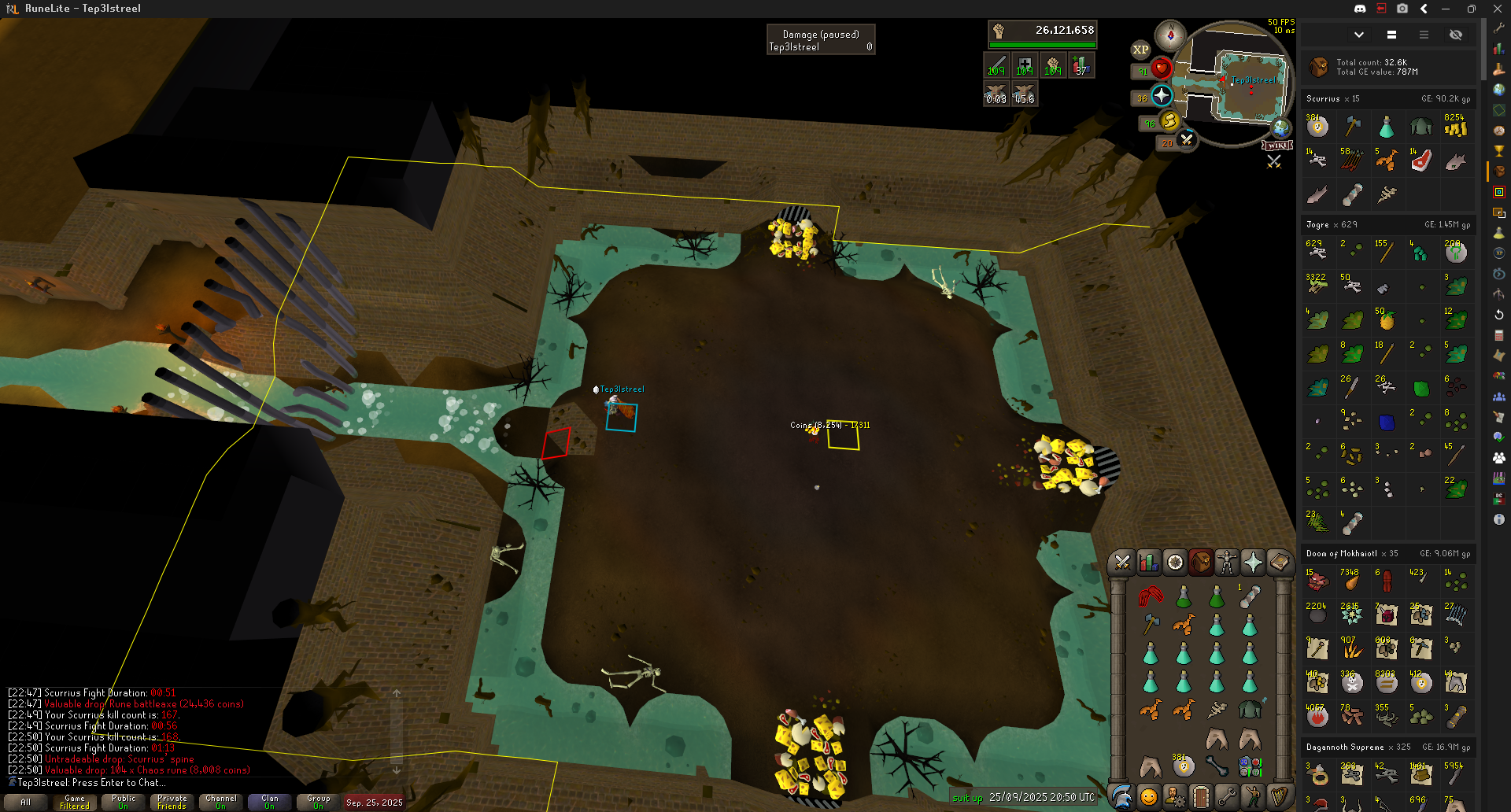Toggle the Quick-prayers orb
The image size is (1511, 812).
1162,96
